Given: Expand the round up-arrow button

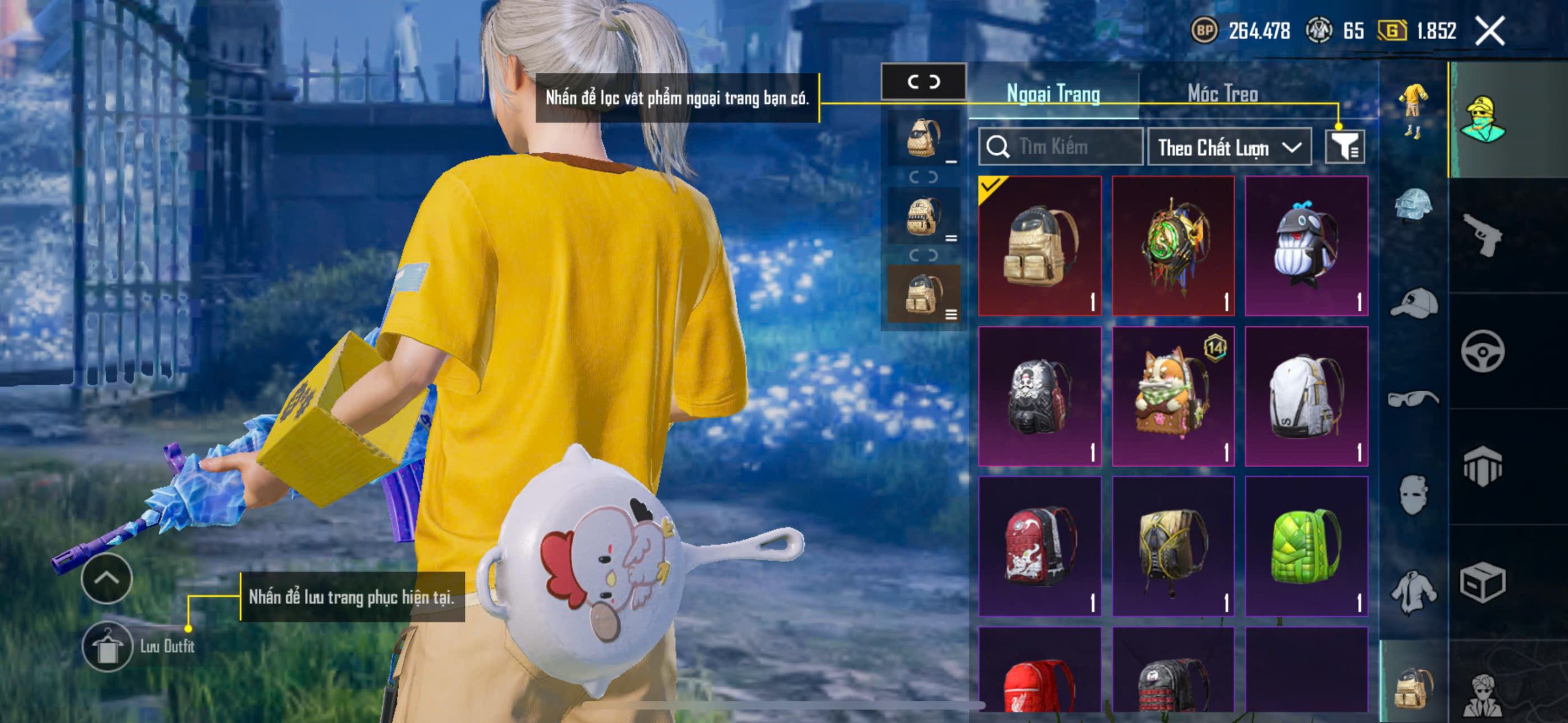Looking at the screenshot, I should [107, 579].
